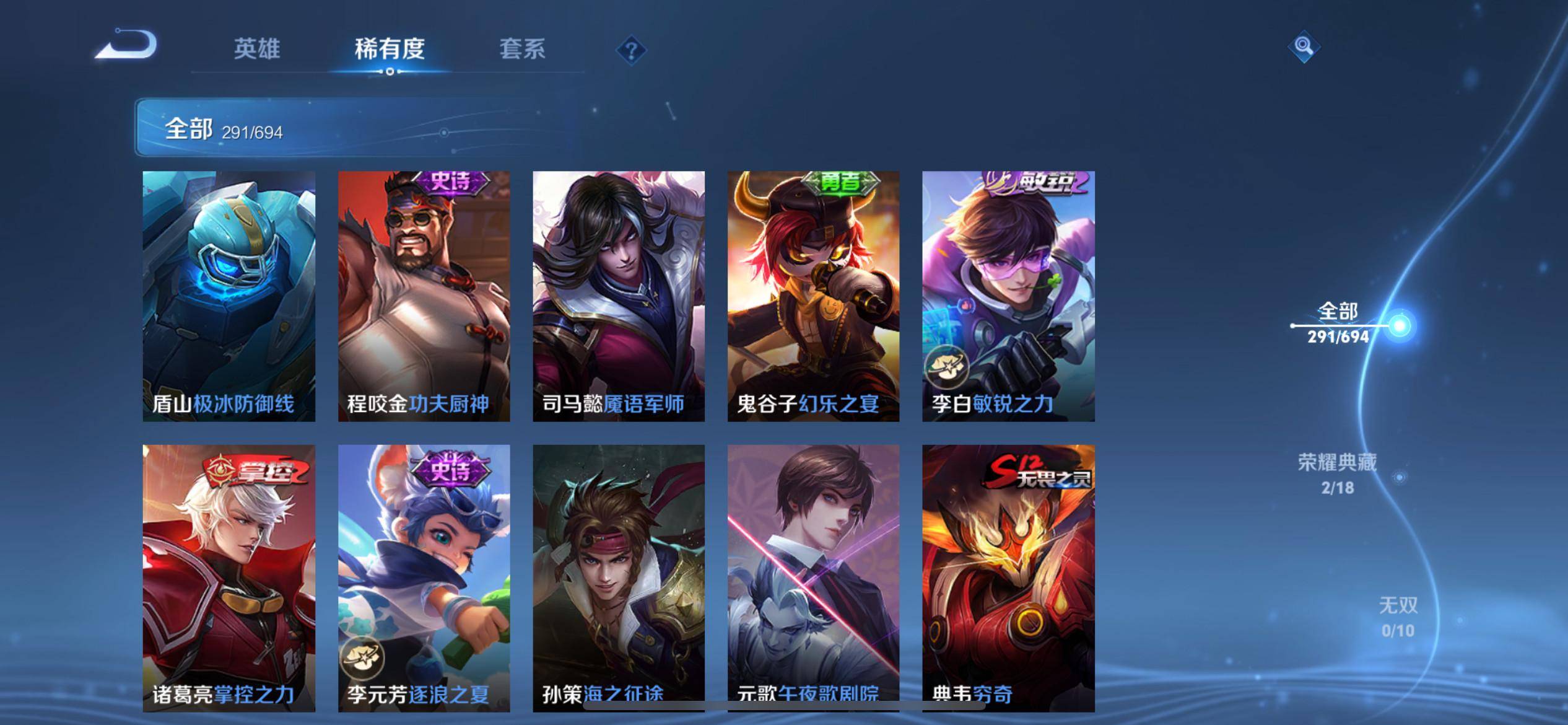Pick the 鬼谷子 幻乐之宴 skin card
This screenshot has width=1568, height=725.
(813, 296)
